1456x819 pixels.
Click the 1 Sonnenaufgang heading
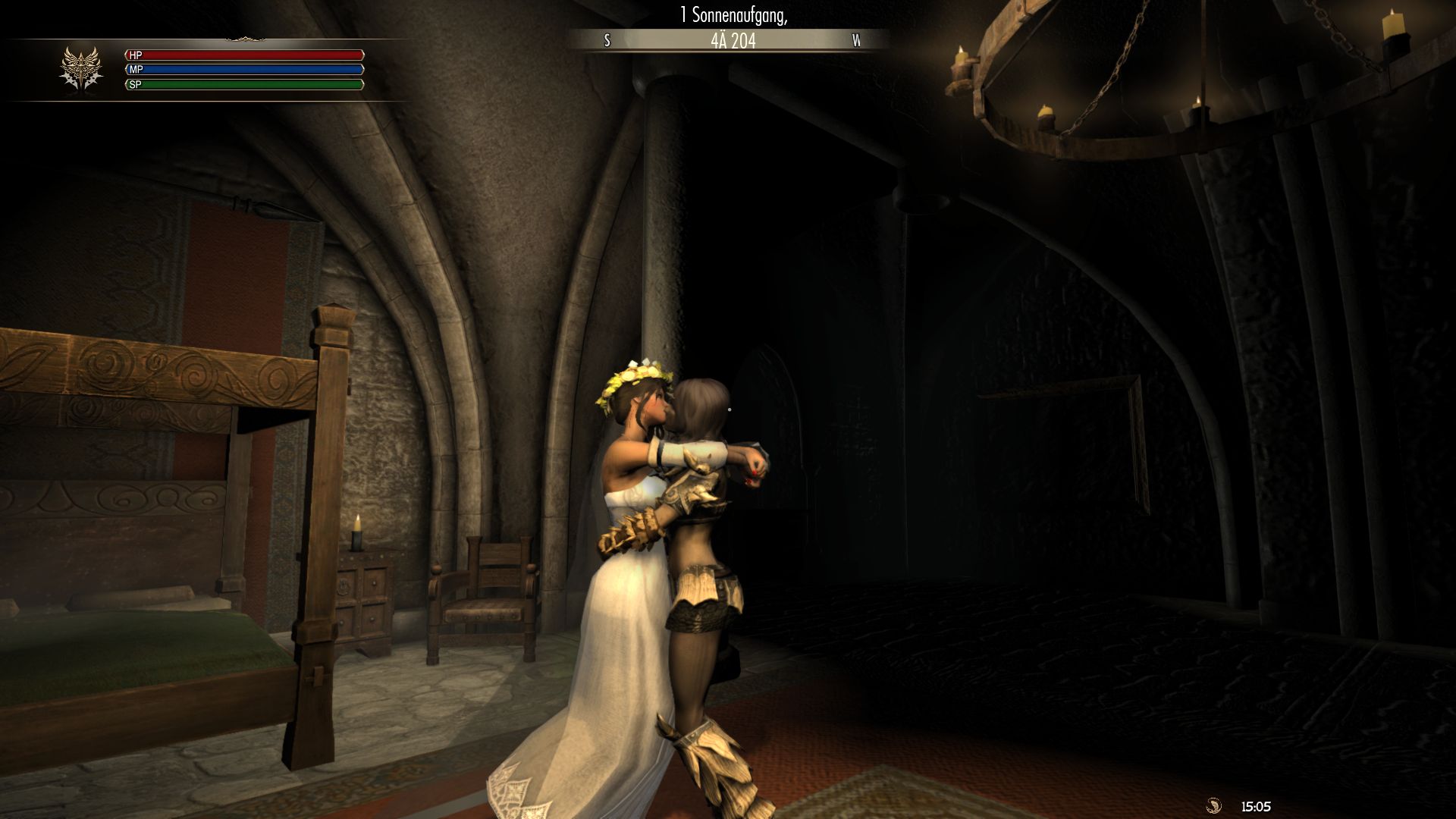click(x=732, y=14)
